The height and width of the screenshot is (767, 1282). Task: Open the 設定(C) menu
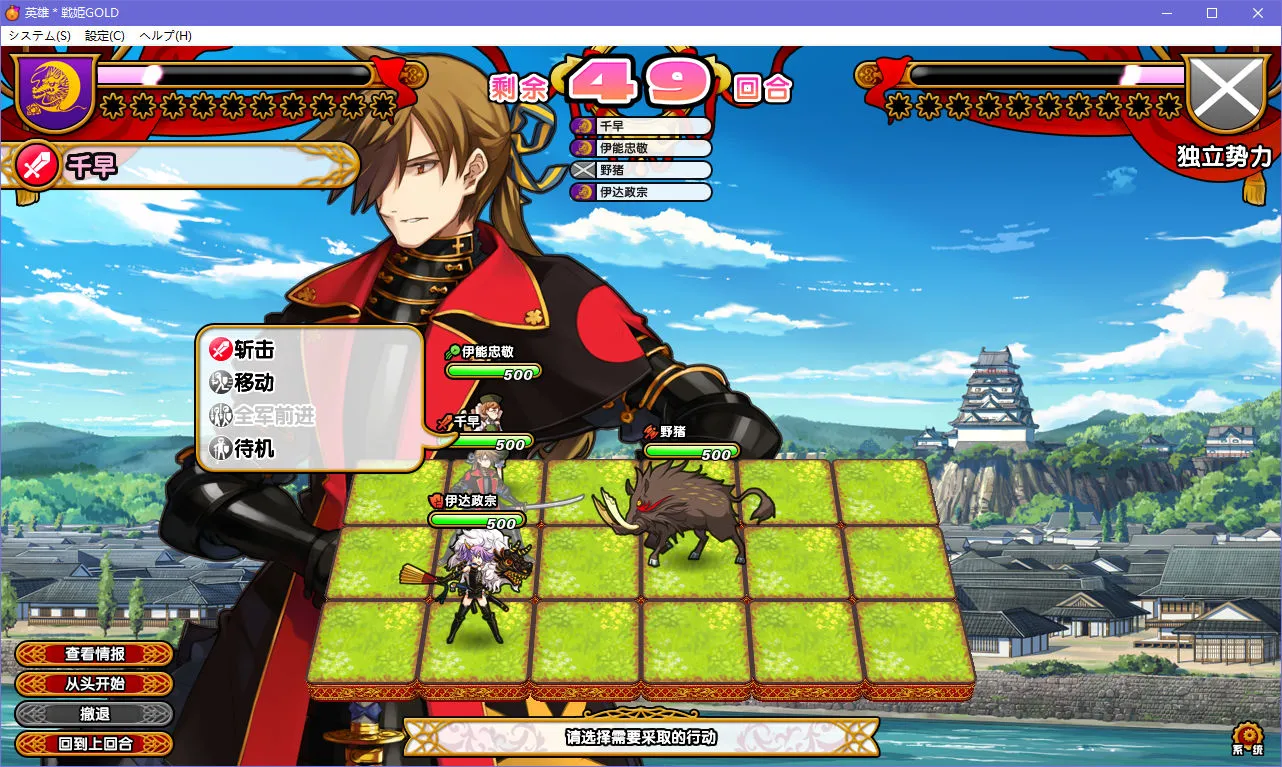click(105, 36)
